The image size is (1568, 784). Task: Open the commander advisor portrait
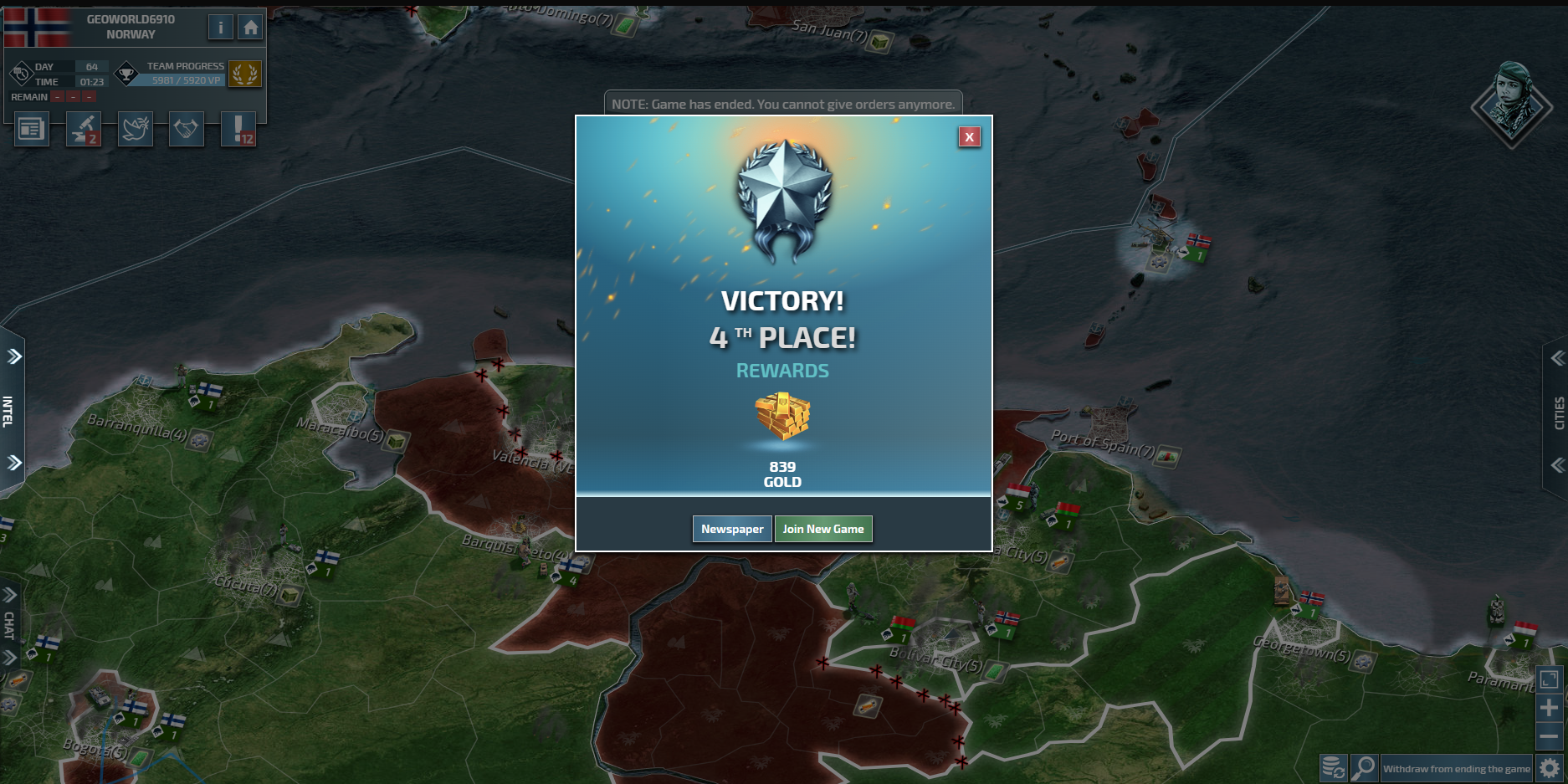(x=1512, y=104)
